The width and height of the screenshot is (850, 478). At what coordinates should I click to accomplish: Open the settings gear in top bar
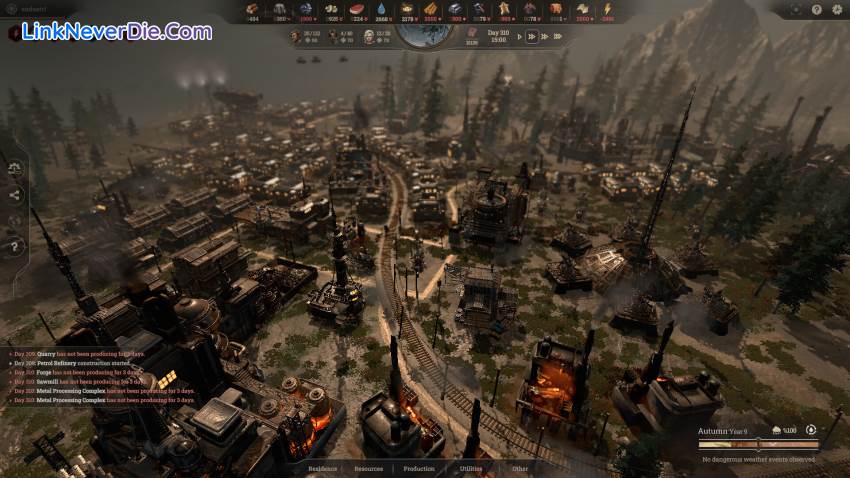[836, 9]
